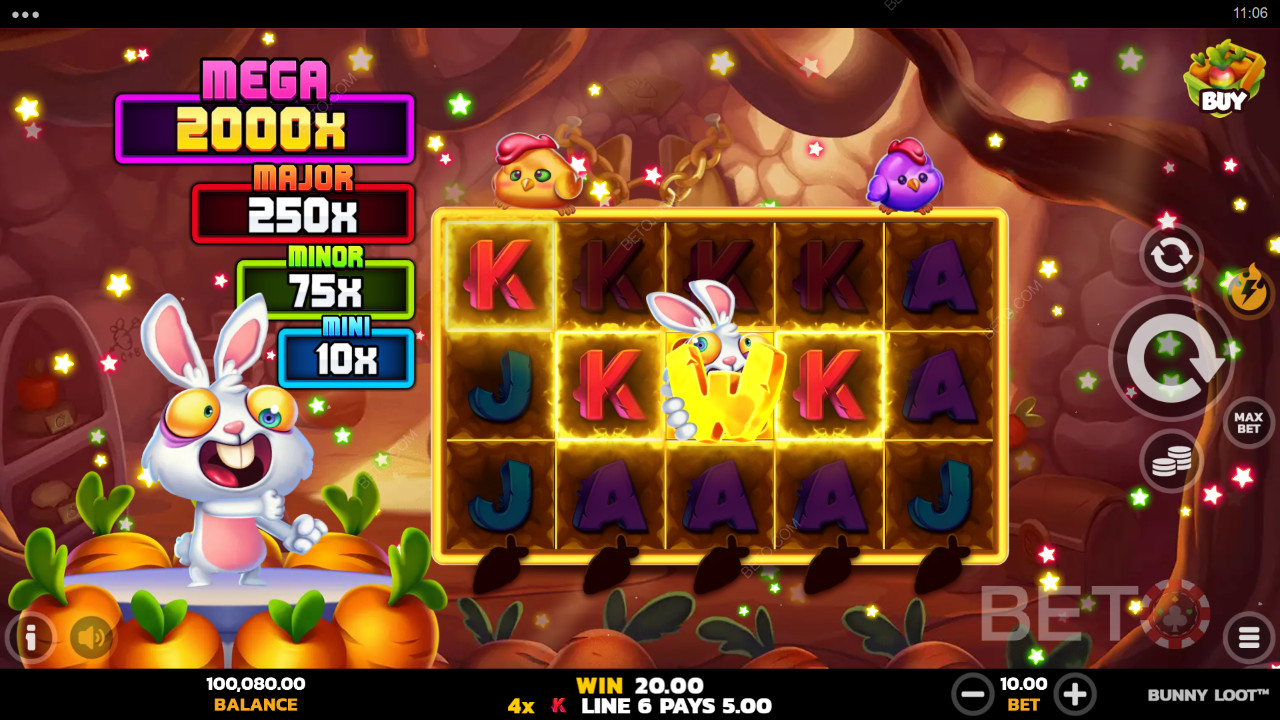
Task: Increase the bet with the plus button
Action: pos(1074,694)
